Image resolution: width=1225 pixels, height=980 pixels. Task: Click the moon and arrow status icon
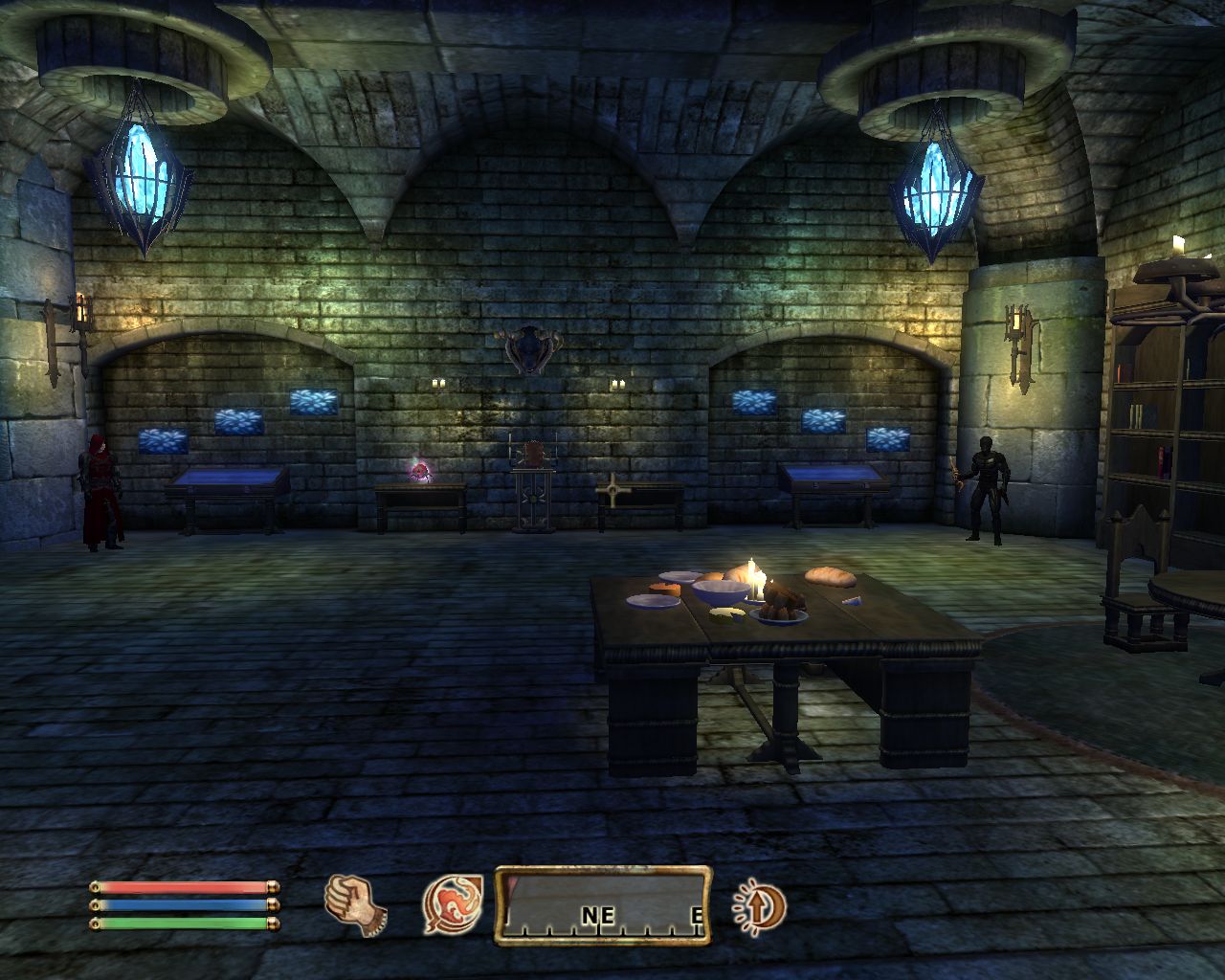point(759,905)
